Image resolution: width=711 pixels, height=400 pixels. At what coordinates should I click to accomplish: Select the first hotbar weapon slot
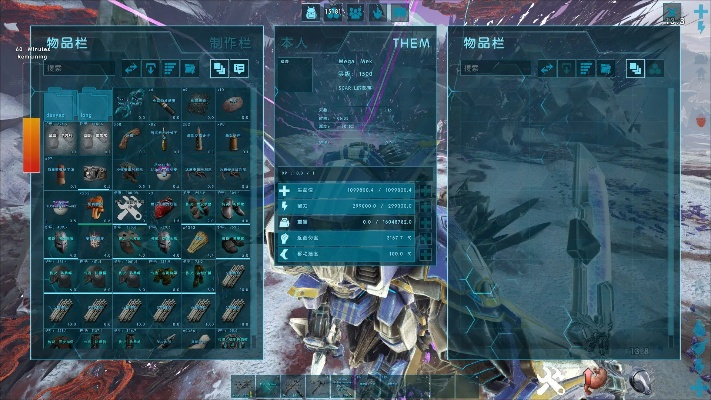[243, 385]
